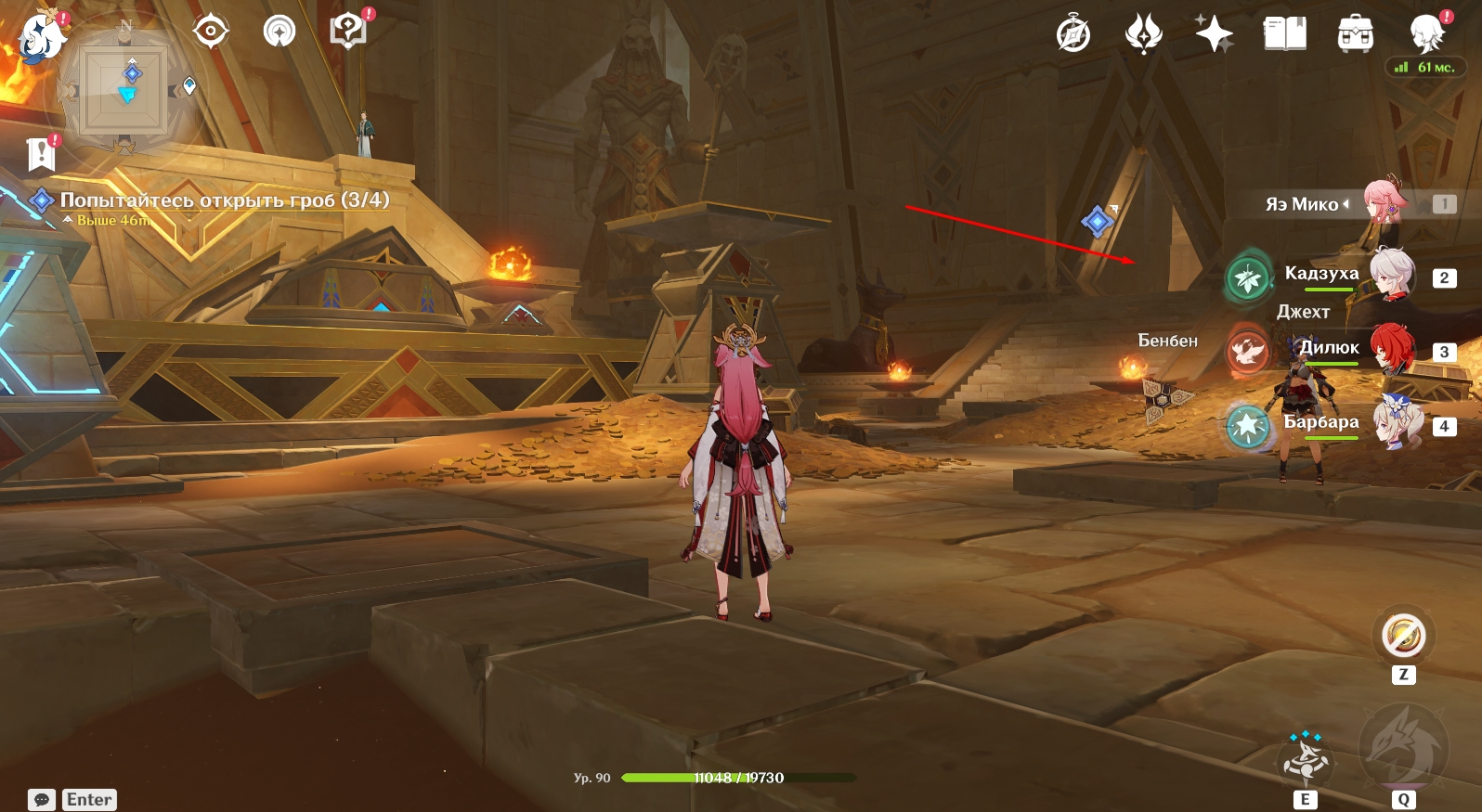Open the inventory backpack icon
Viewport: 1482px width, 812px height.
pos(1355,35)
